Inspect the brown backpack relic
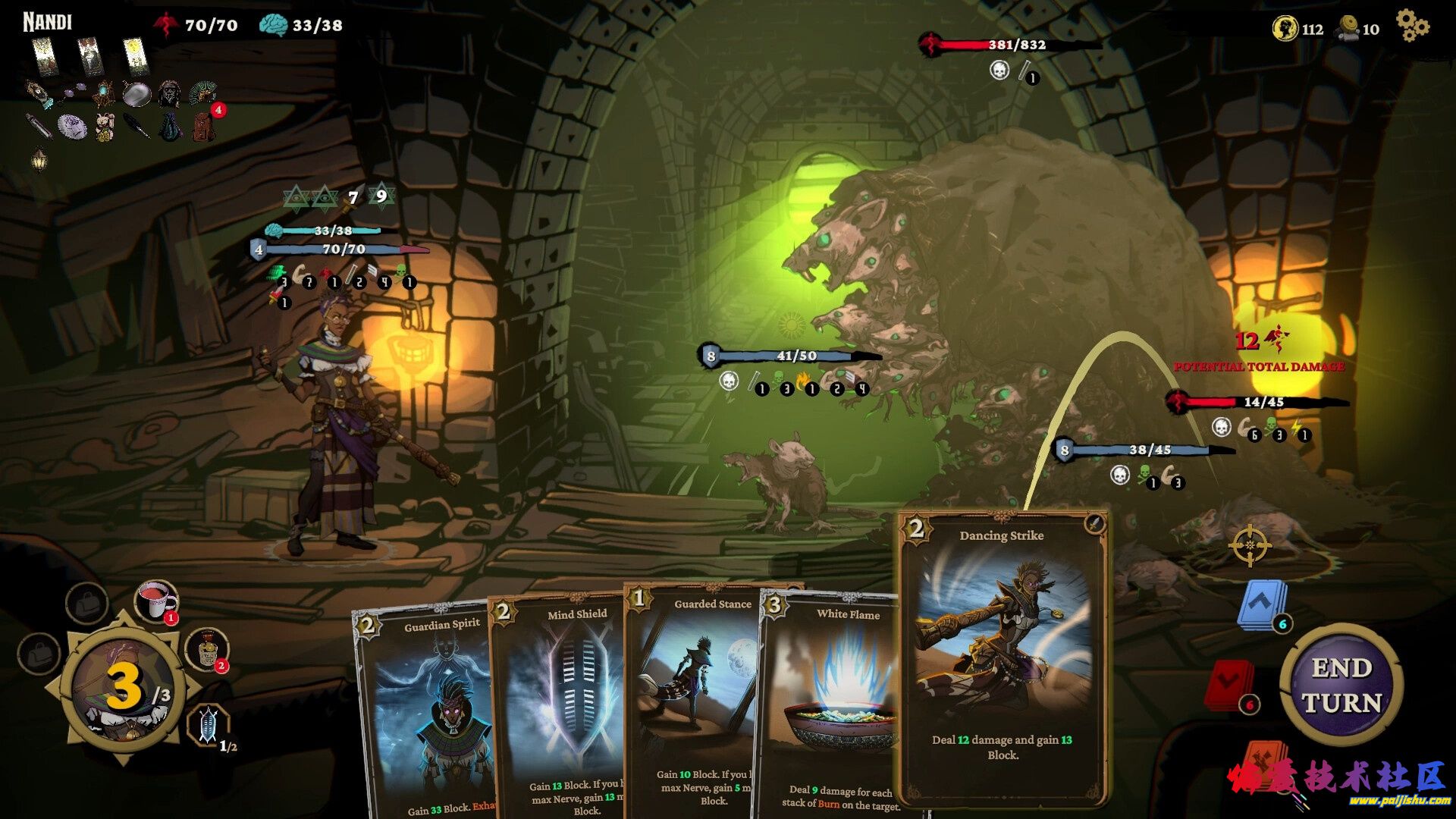Viewport: 1456px width, 819px height. pyautogui.click(x=203, y=126)
